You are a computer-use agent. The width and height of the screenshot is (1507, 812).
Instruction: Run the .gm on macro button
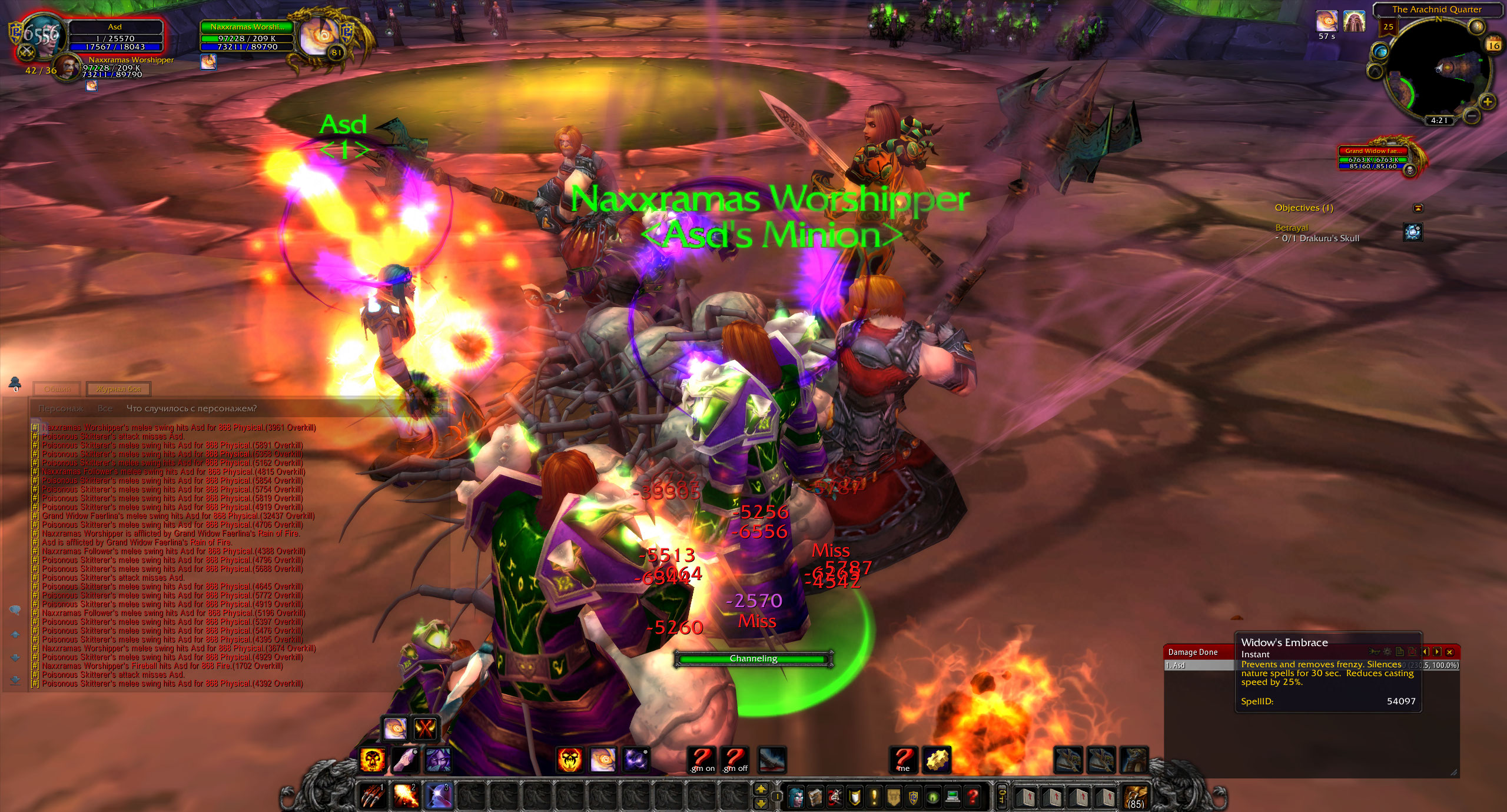coord(702,760)
